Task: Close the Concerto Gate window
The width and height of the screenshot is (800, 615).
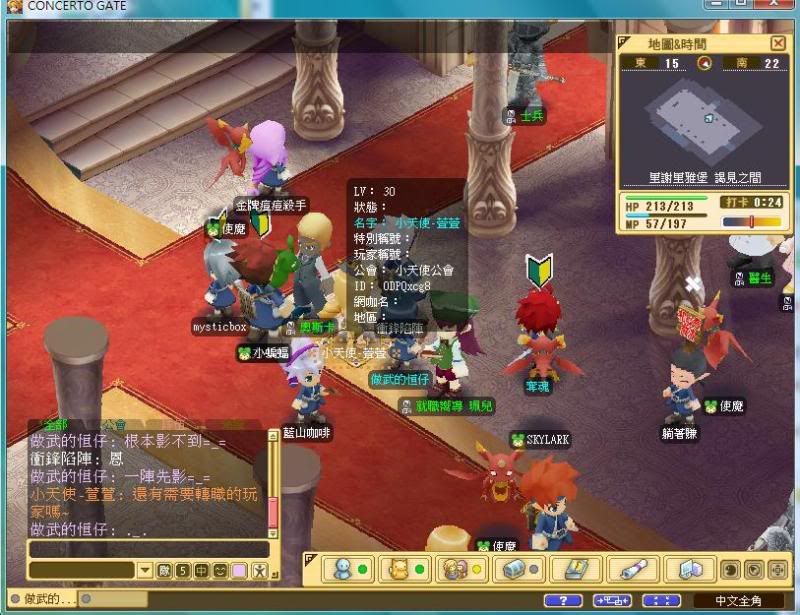Action: click(x=785, y=5)
